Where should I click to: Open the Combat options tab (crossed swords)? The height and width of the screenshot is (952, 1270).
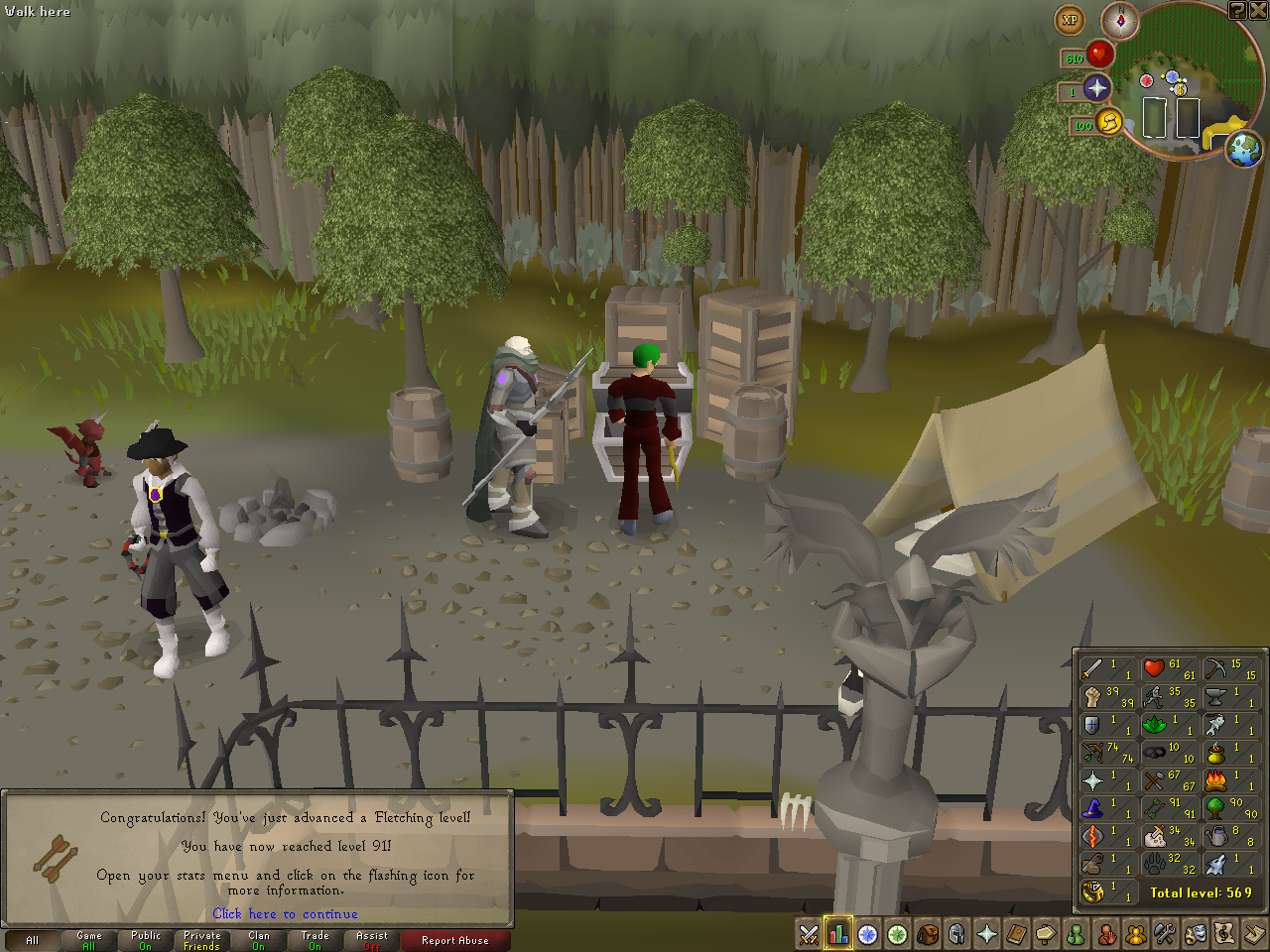pyautogui.click(x=809, y=934)
